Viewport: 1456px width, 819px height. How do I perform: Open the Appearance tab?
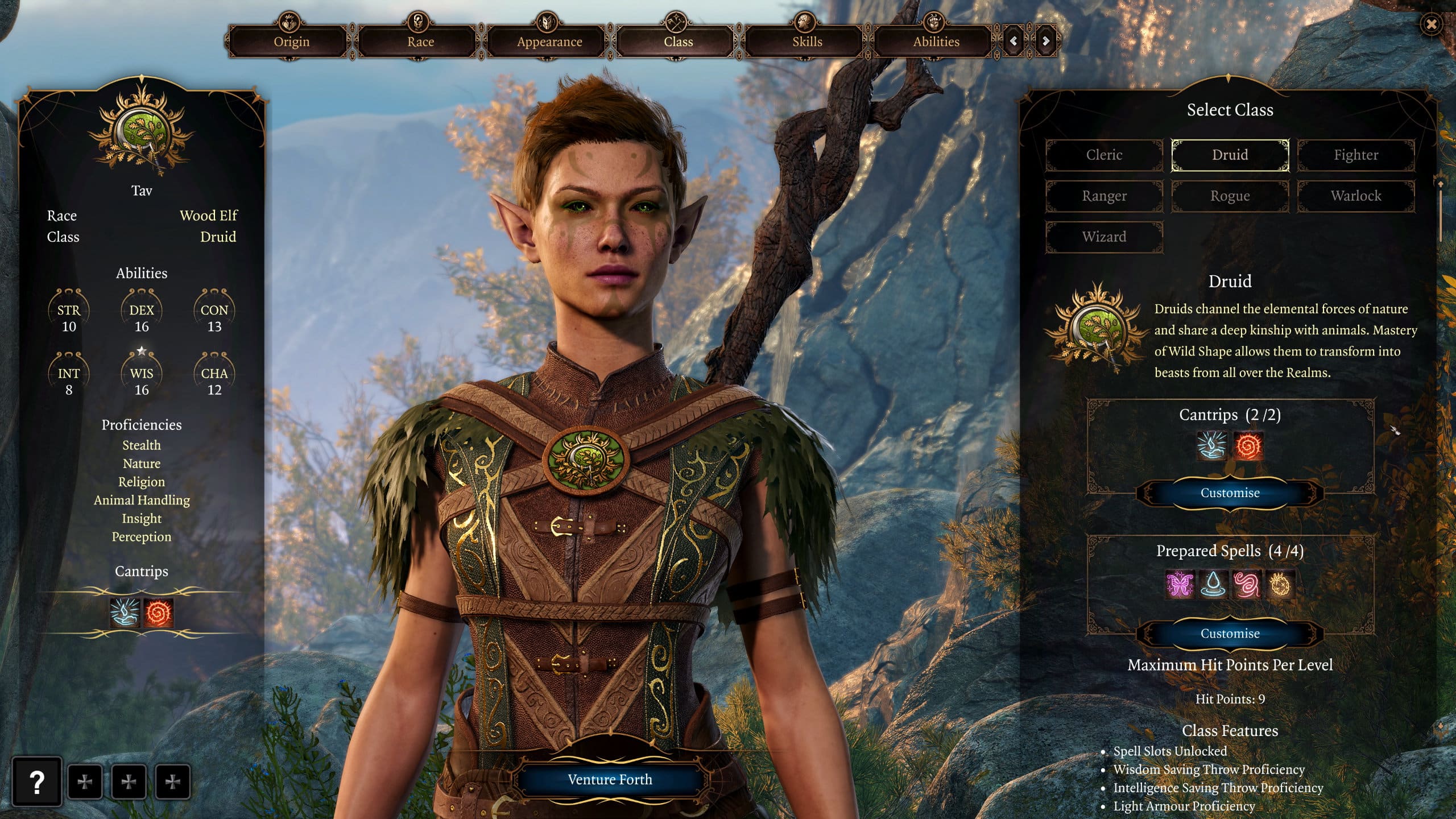[549, 42]
